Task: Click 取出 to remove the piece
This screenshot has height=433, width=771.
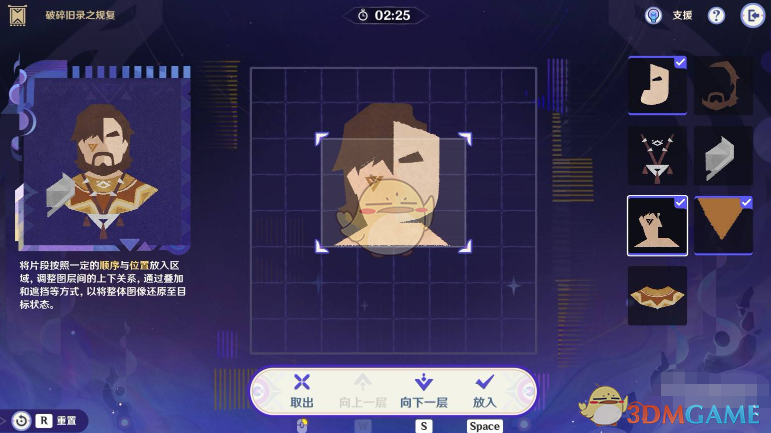Action: (x=302, y=389)
